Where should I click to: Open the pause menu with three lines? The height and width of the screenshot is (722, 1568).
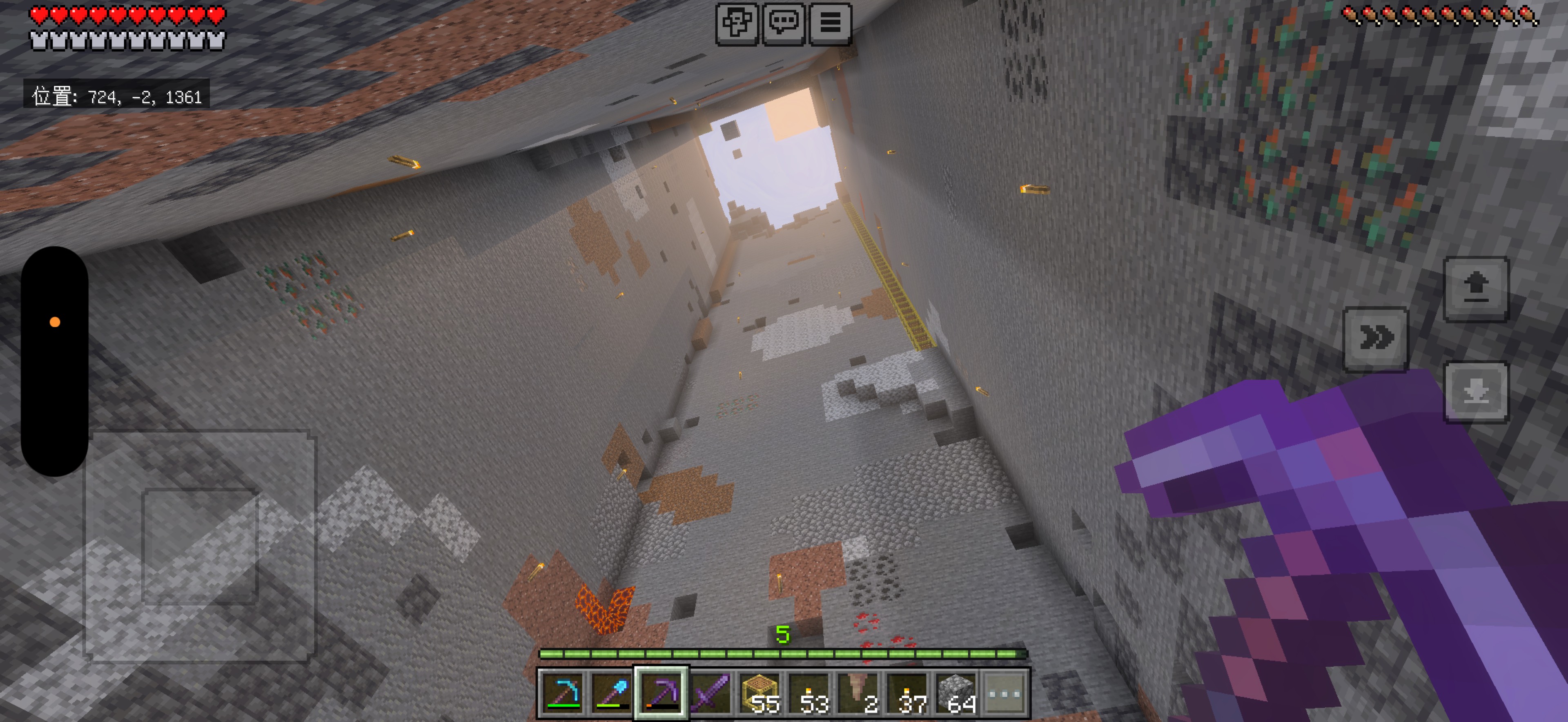coord(830,24)
